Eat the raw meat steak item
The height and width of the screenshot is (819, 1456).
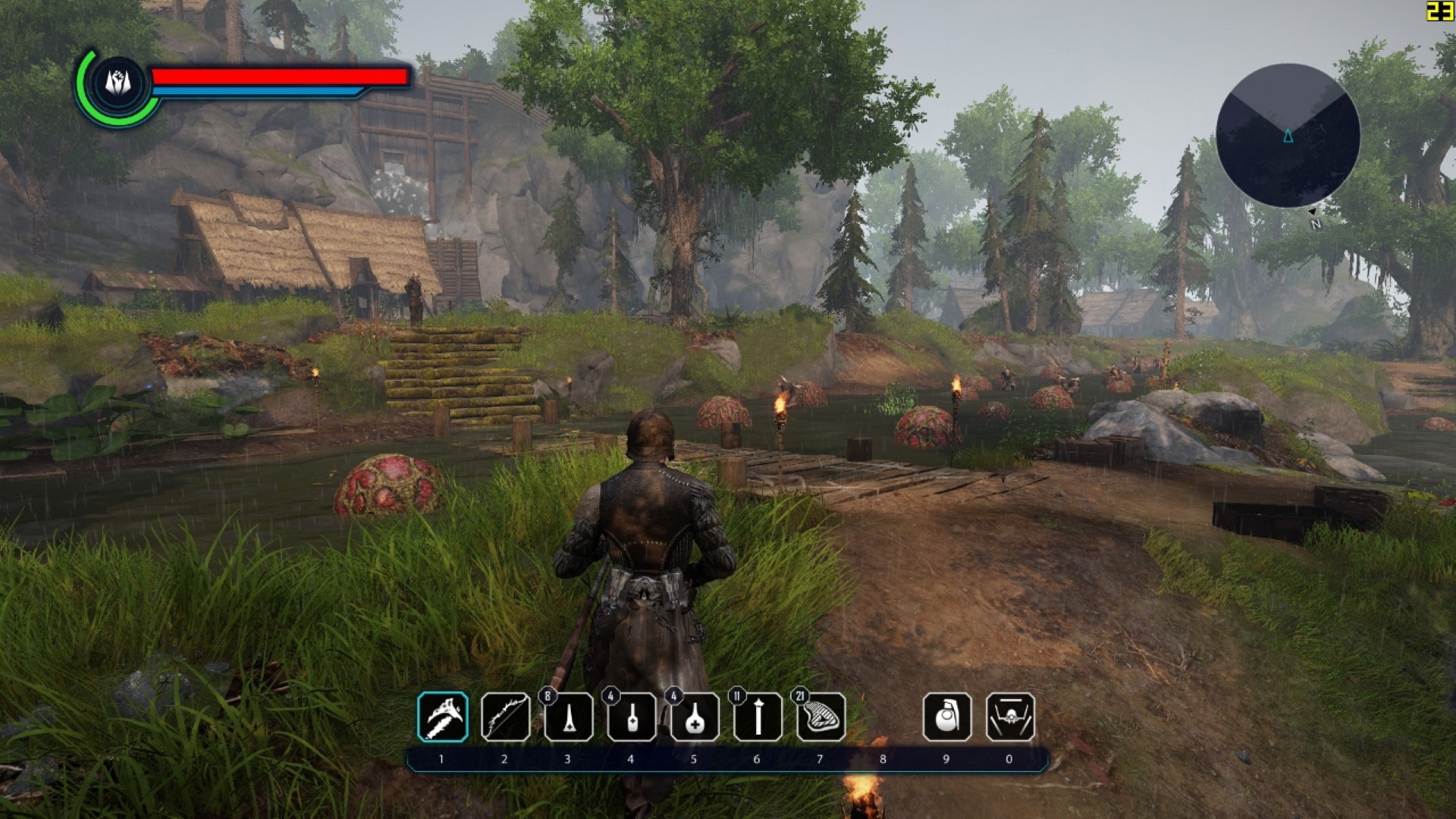[821, 717]
